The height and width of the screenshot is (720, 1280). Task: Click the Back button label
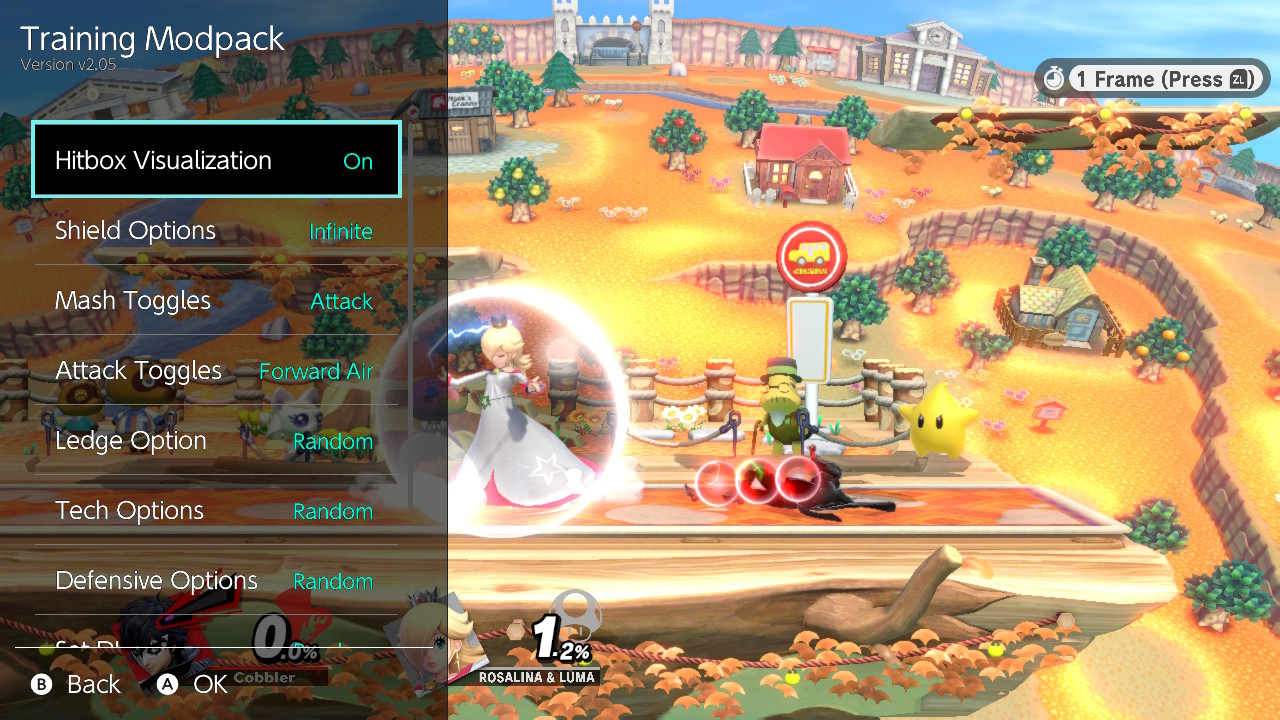[x=92, y=684]
